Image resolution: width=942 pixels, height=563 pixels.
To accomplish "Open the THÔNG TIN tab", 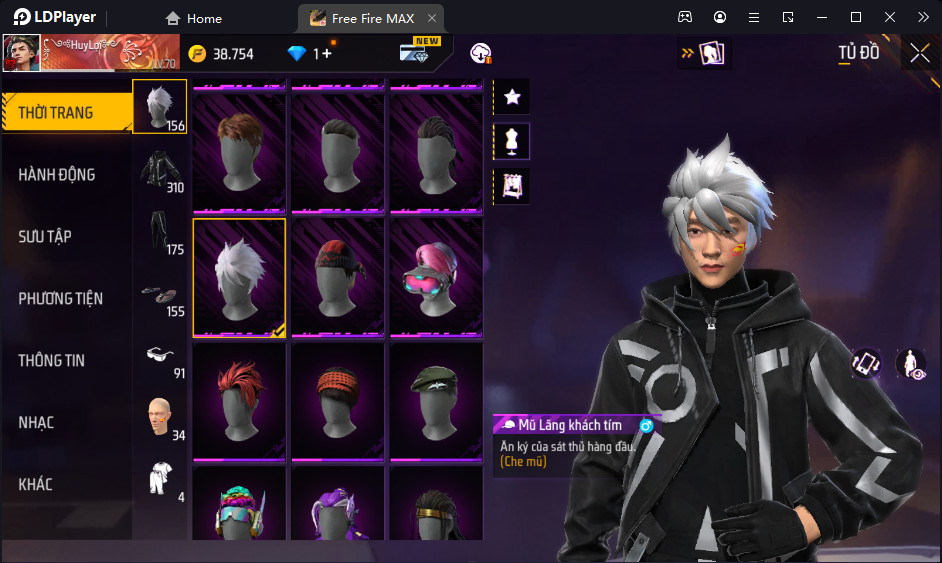I will 66,360.
